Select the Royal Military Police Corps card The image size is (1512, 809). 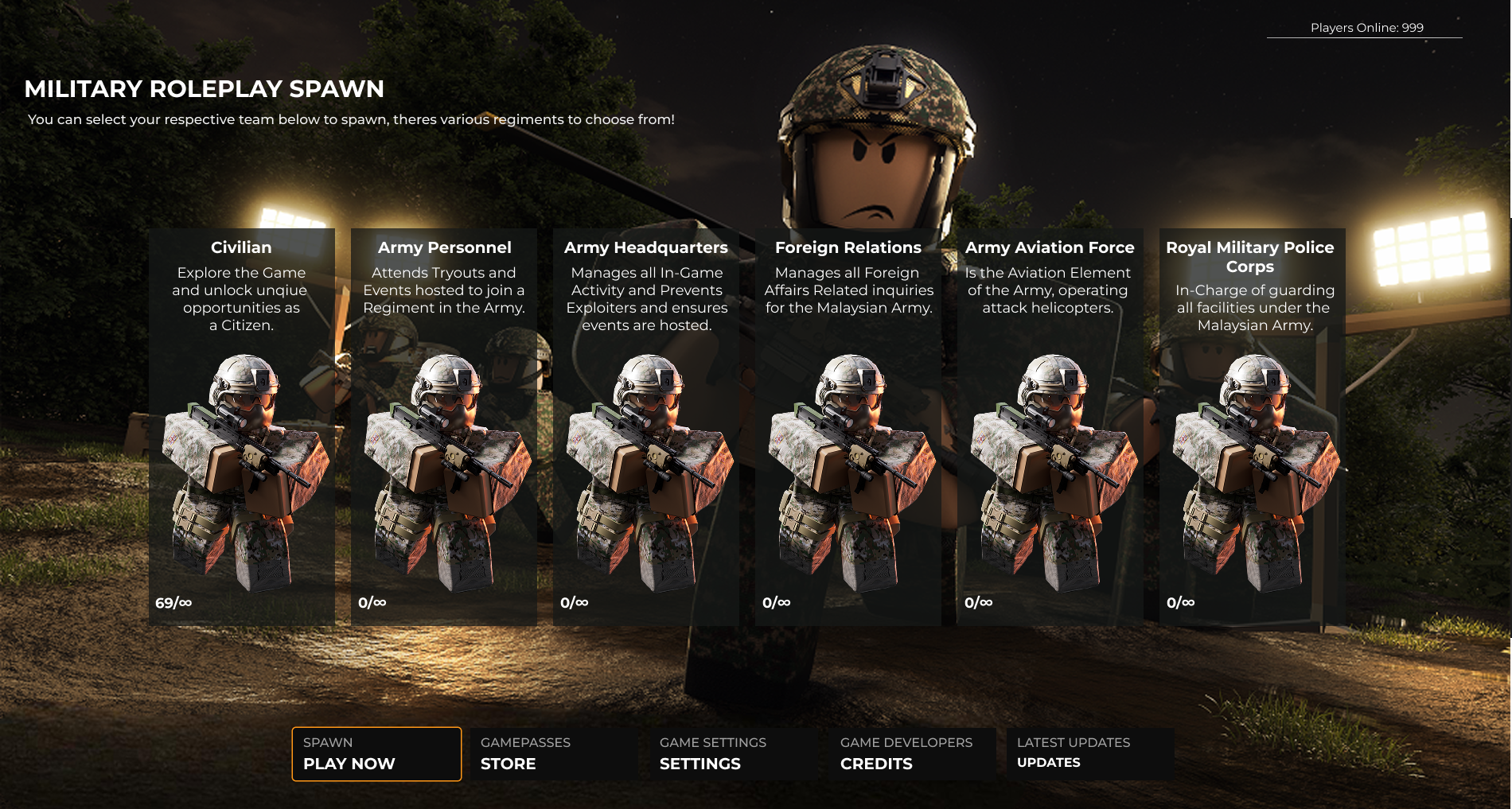click(x=1251, y=426)
